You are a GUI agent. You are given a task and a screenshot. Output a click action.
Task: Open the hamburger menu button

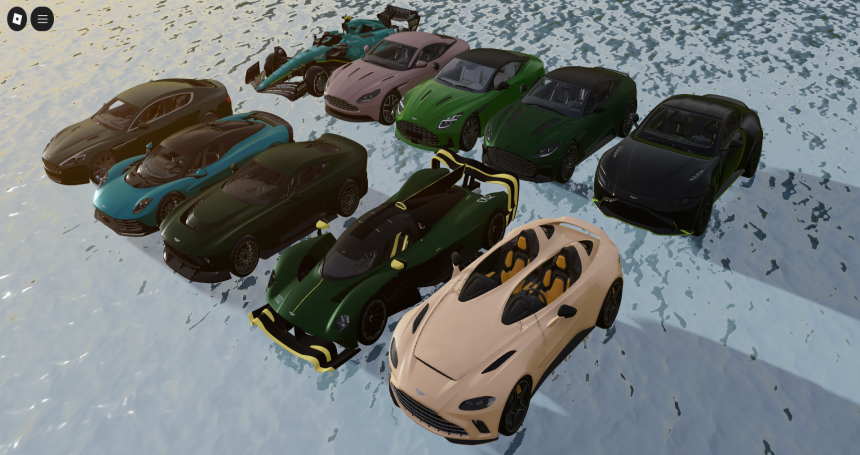42,18
